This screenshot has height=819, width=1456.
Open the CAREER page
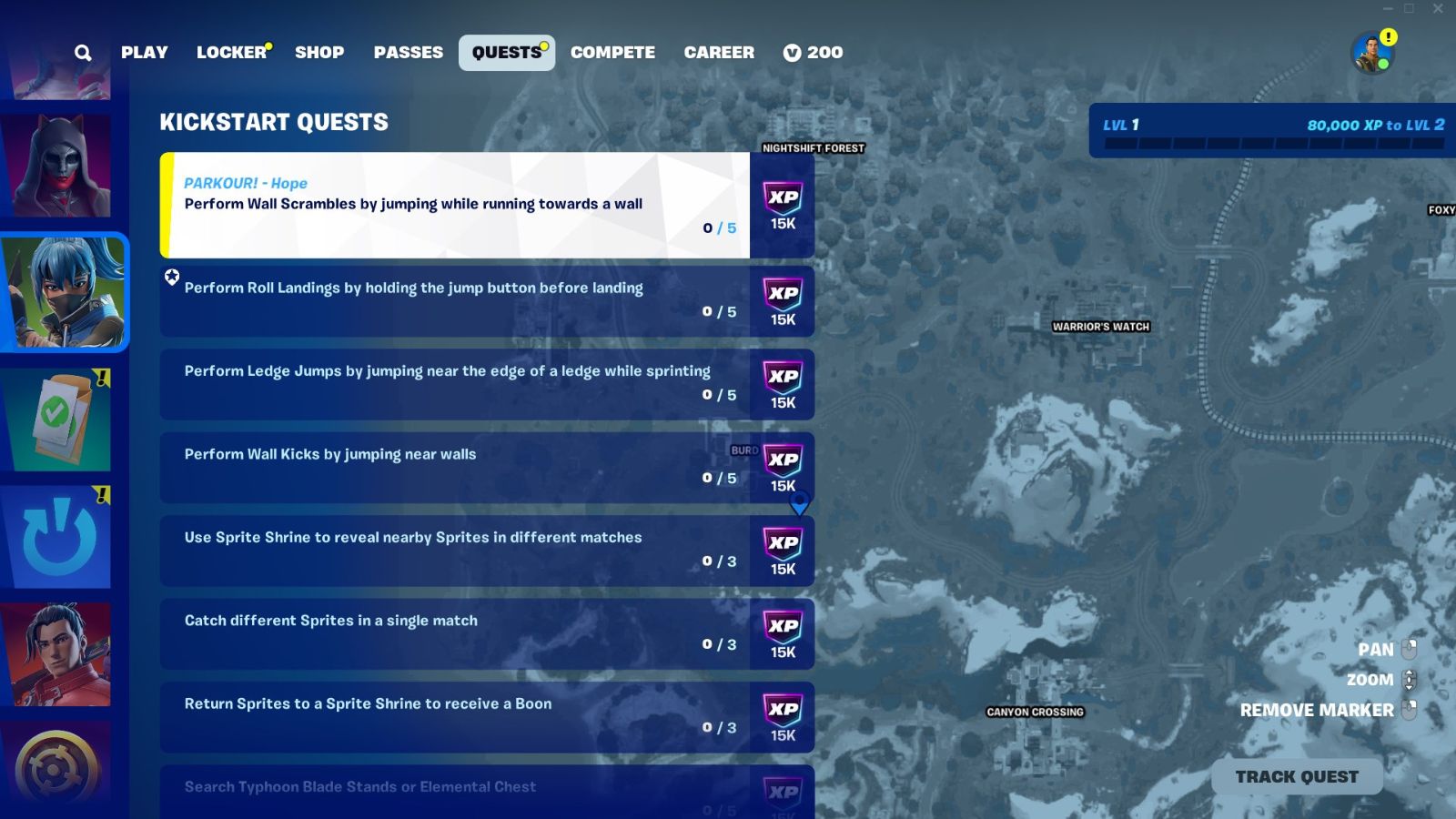[719, 52]
